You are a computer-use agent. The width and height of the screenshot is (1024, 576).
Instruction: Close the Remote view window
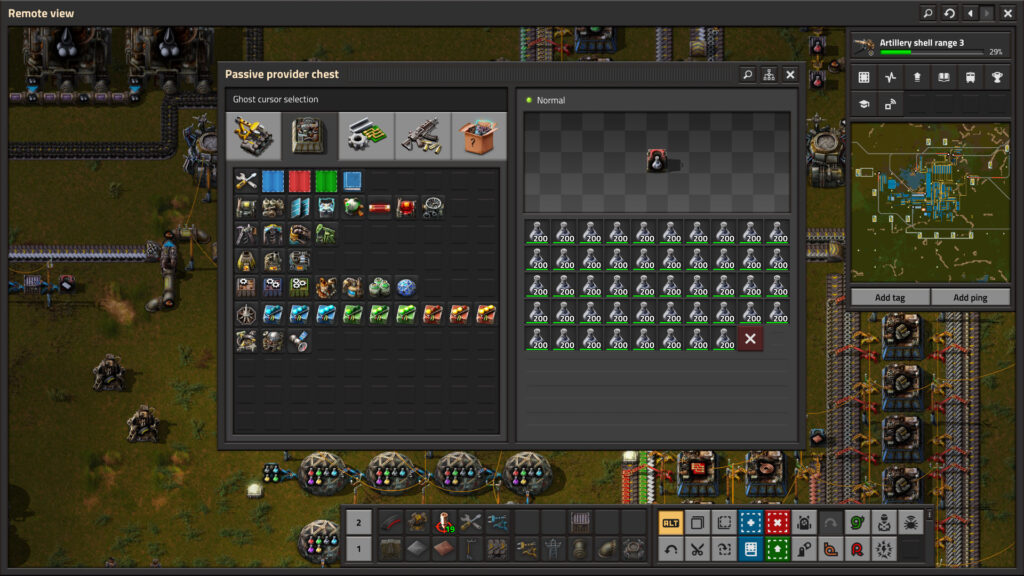1007,14
